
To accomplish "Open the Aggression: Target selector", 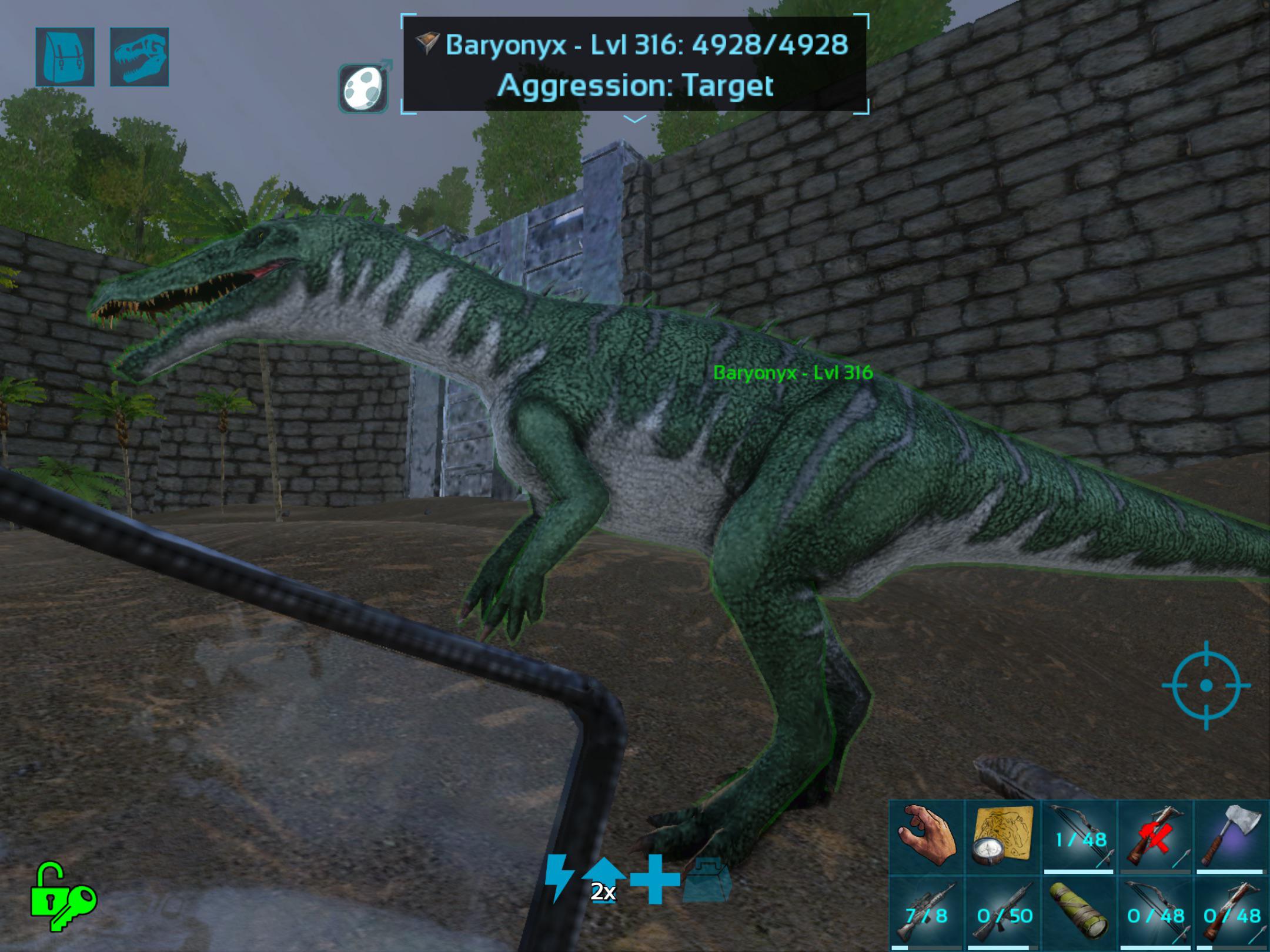I will click(x=633, y=86).
